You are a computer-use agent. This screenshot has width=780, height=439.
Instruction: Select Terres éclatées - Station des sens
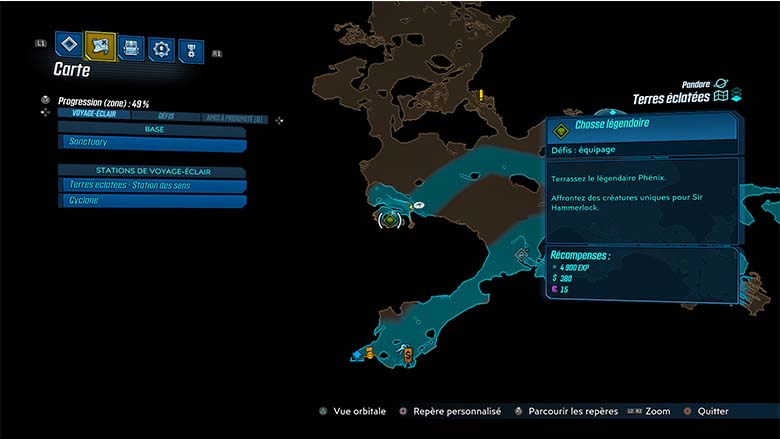pyautogui.click(x=152, y=185)
